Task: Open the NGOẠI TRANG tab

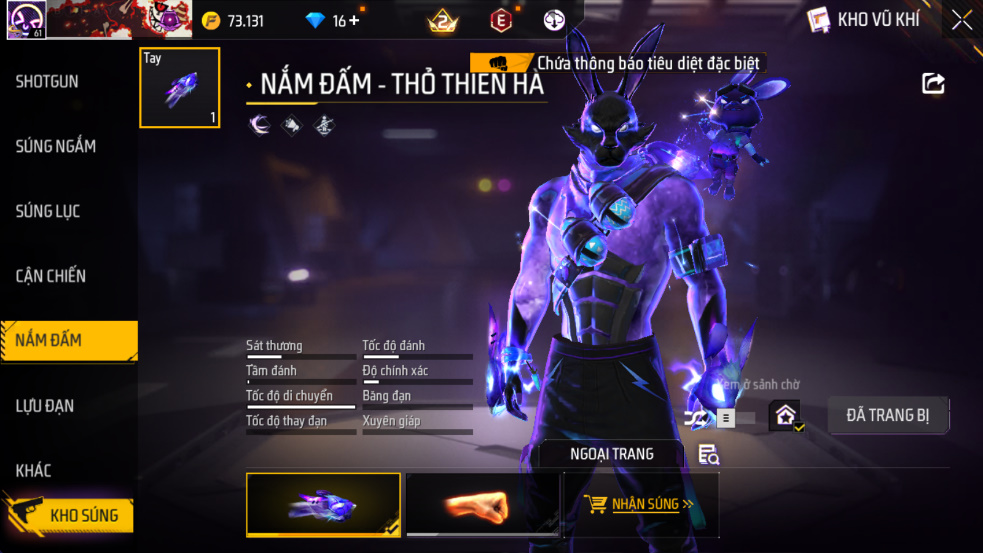Action: point(611,454)
